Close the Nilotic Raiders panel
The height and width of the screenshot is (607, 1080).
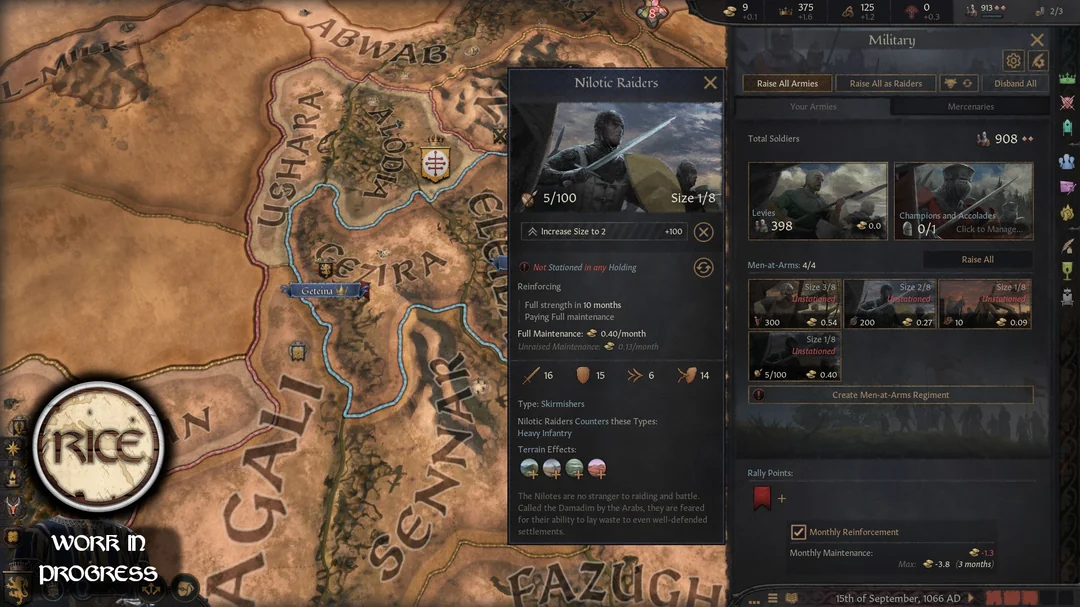pos(710,83)
